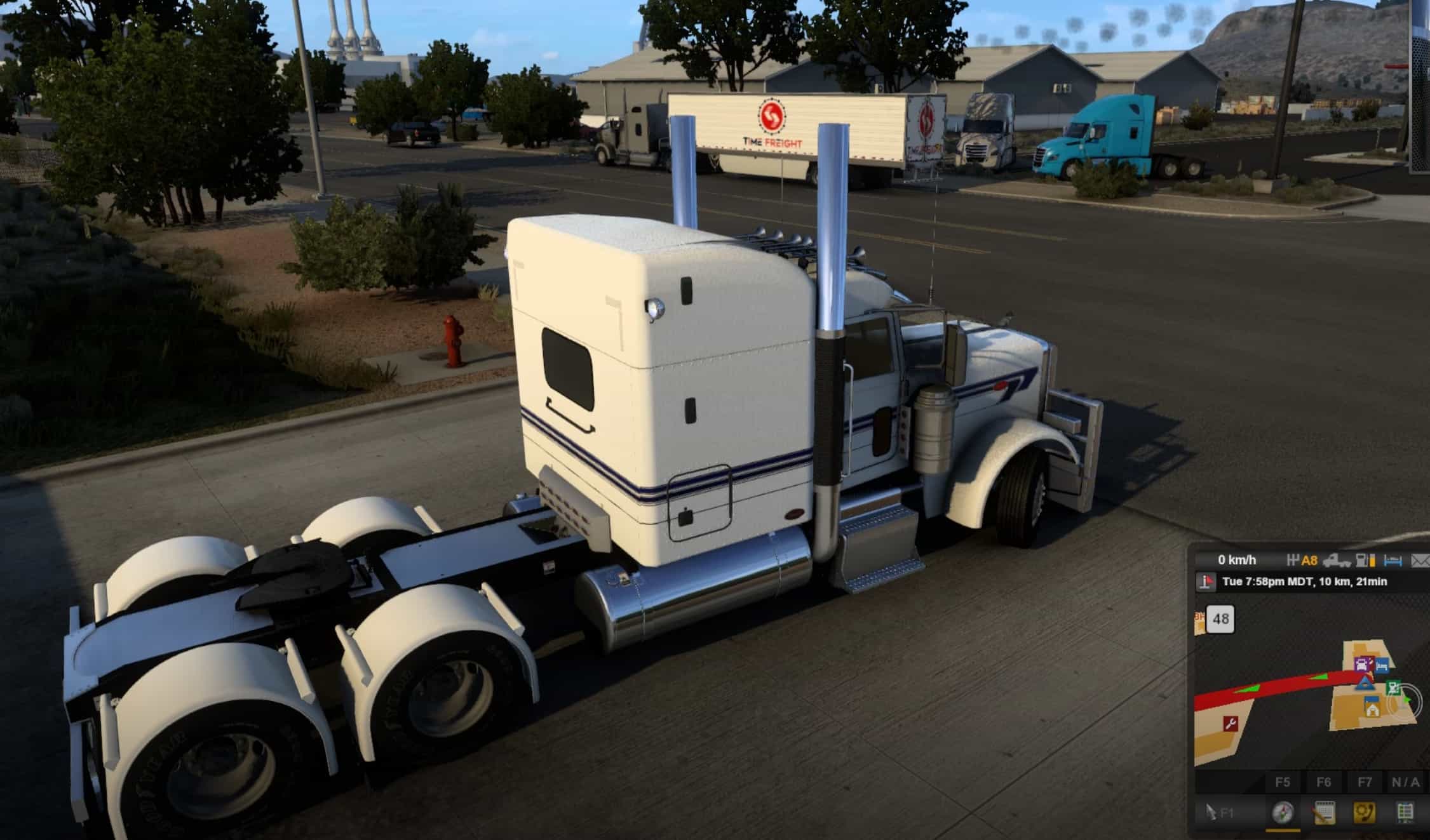Click the garage marker on minimap
The image size is (1430, 840).
[x=1372, y=709]
